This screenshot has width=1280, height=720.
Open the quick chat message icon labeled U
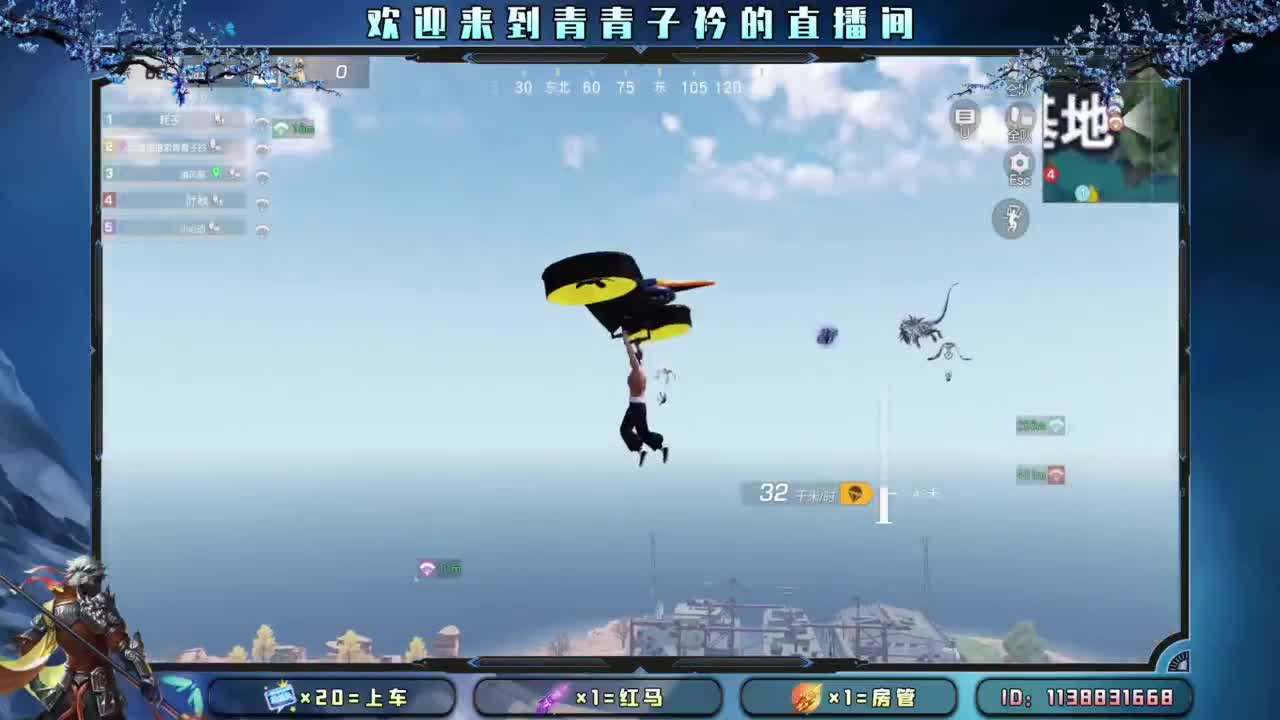[x=964, y=116]
